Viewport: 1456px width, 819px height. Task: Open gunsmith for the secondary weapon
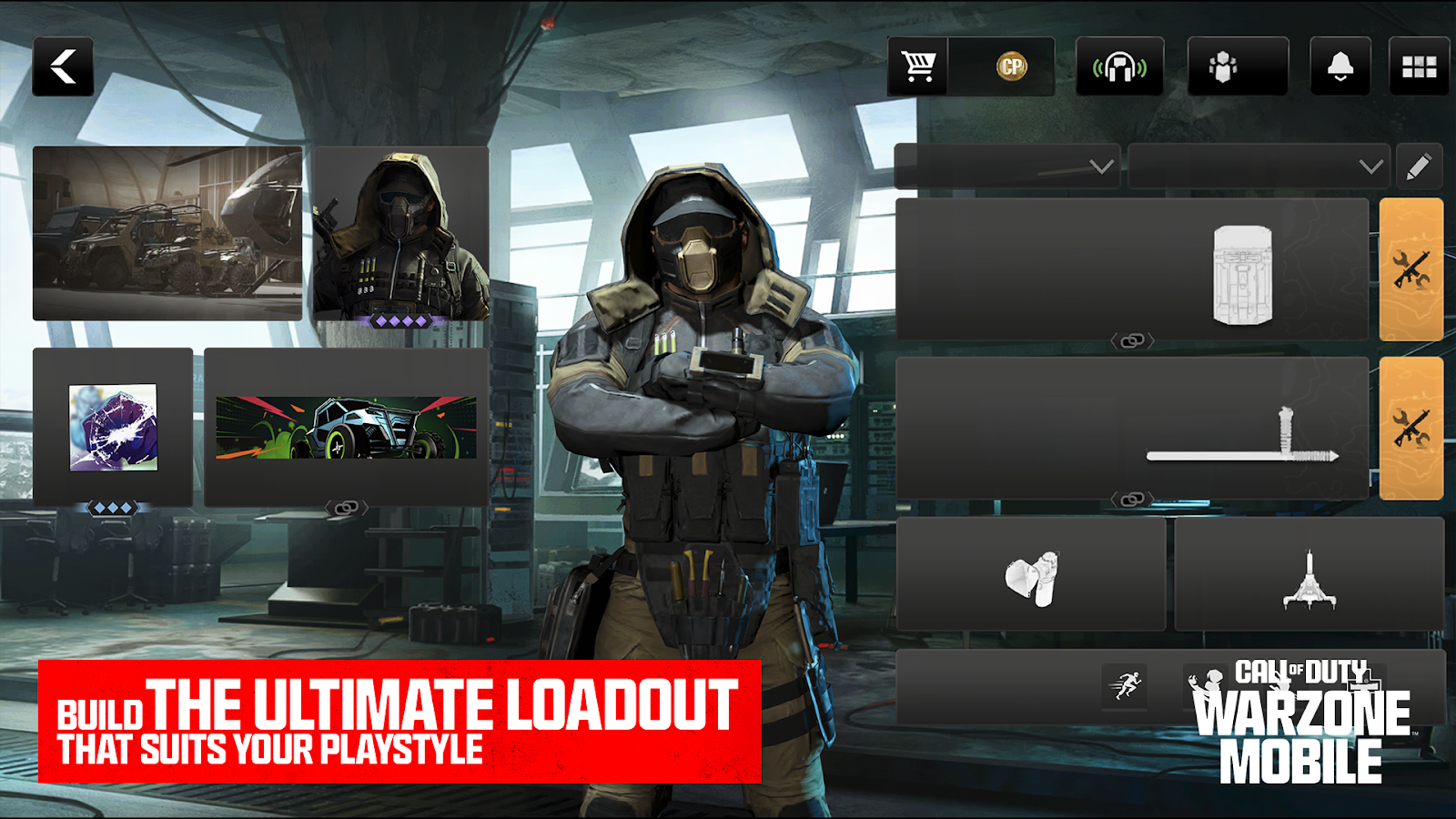(1410, 428)
